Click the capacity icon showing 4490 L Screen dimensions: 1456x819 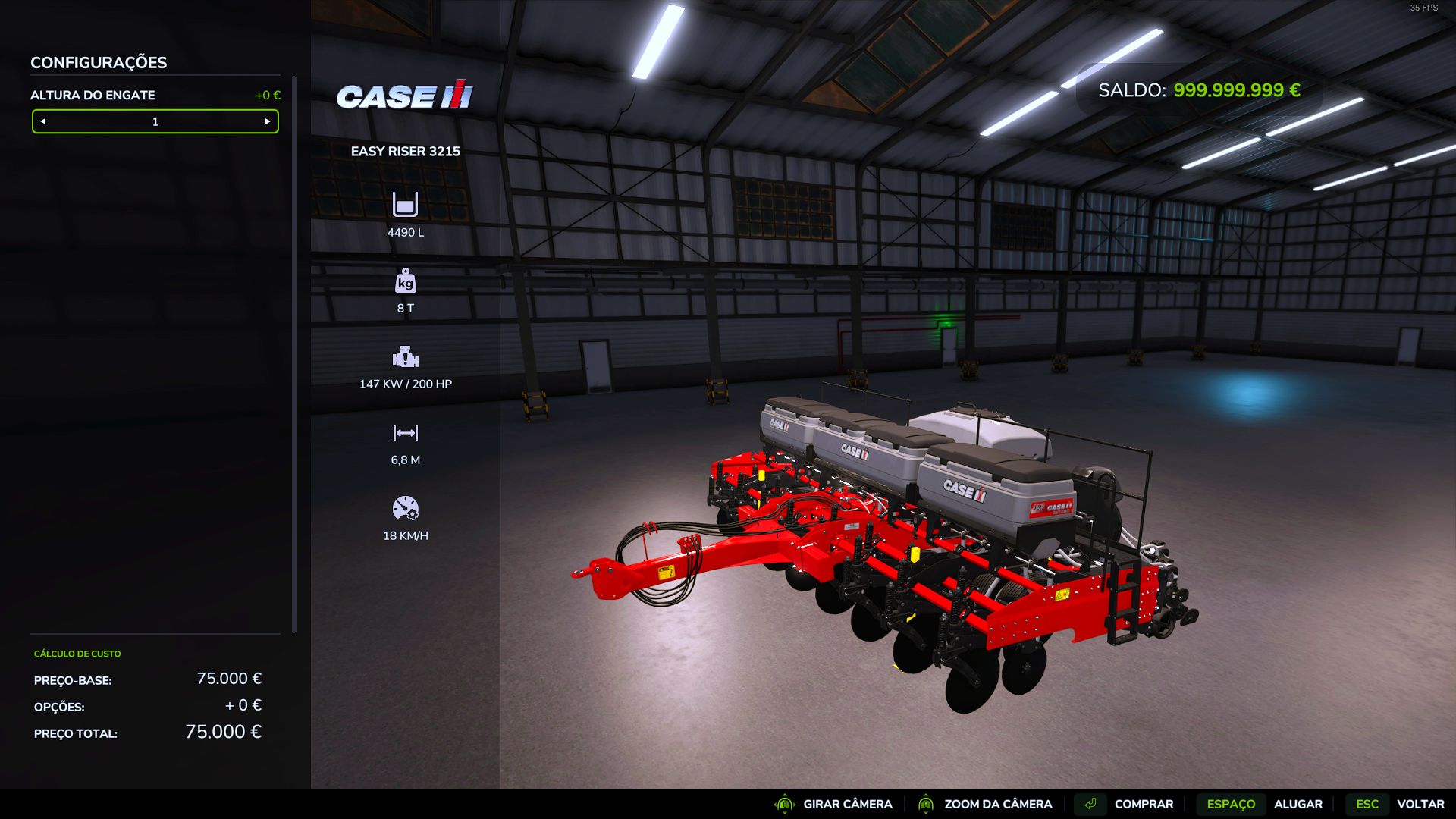[406, 205]
